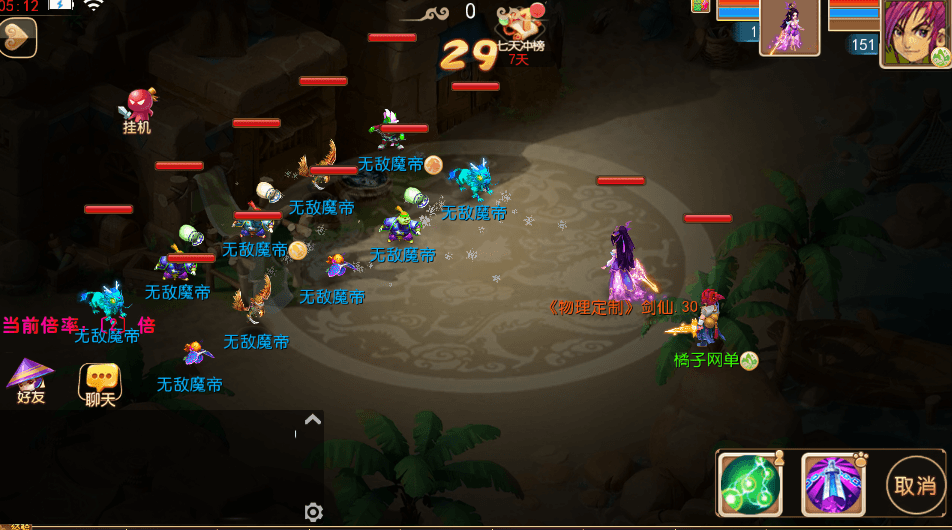Open chat settings via the gear icon

click(313, 512)
